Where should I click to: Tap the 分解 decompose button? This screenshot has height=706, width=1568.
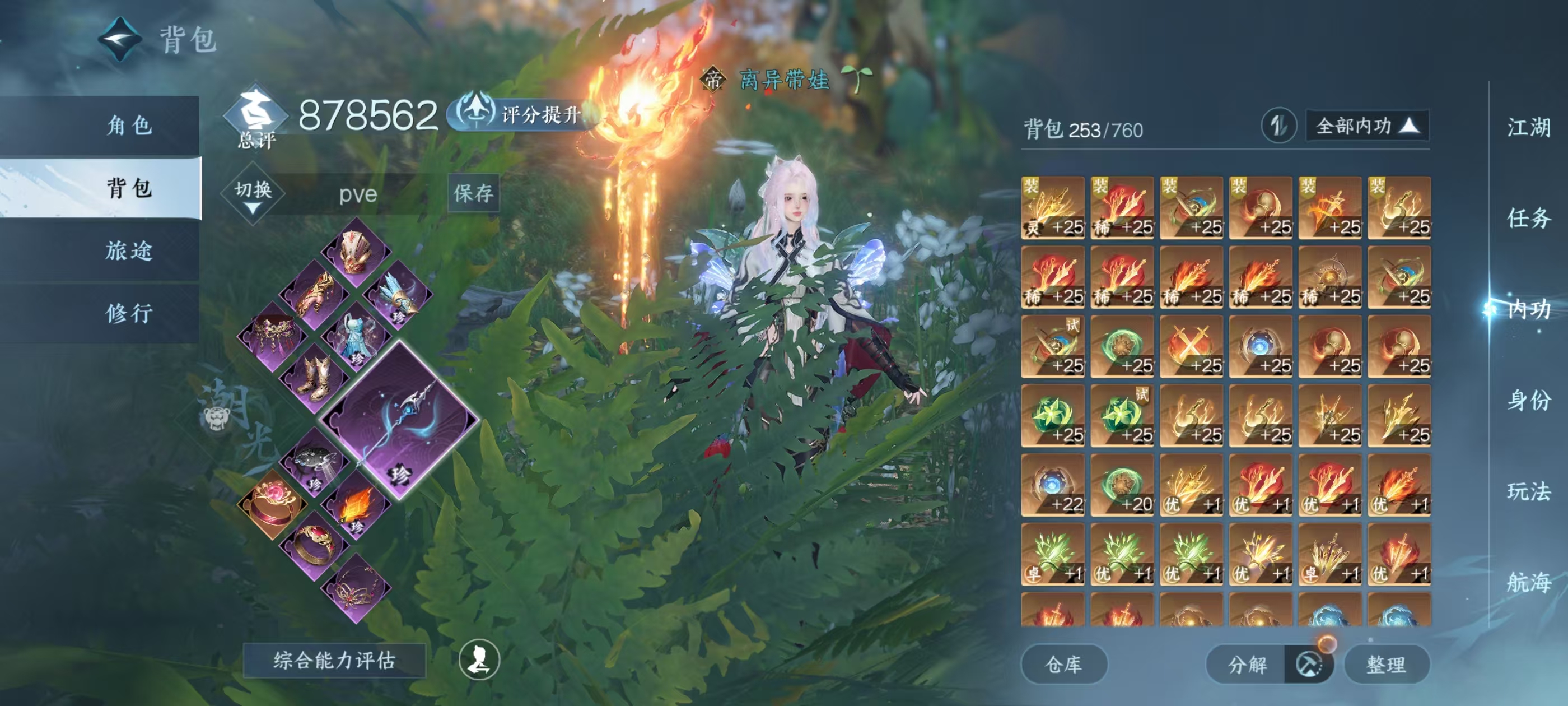tap(1247, 664)
